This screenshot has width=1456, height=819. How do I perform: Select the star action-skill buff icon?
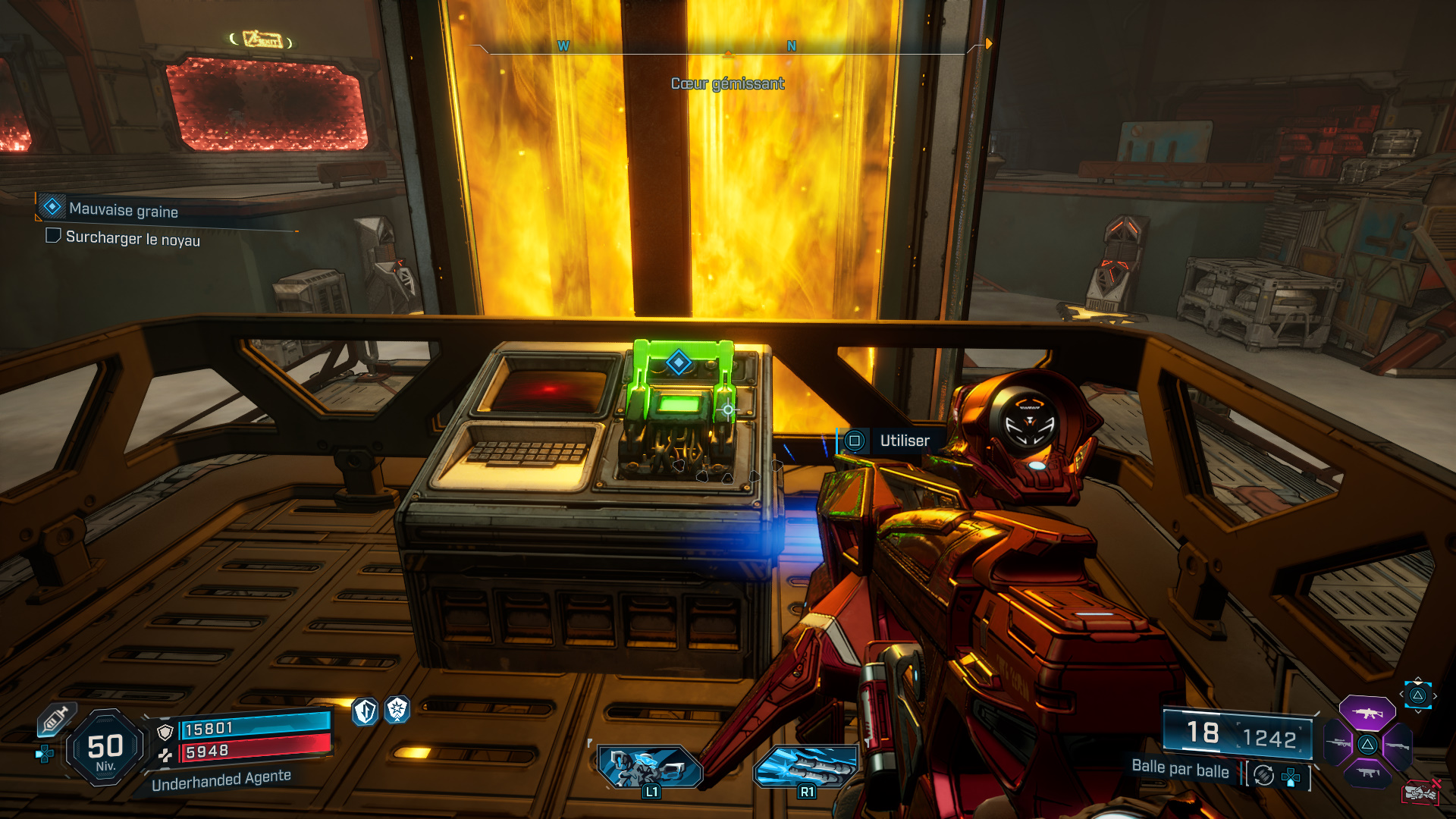397,710
